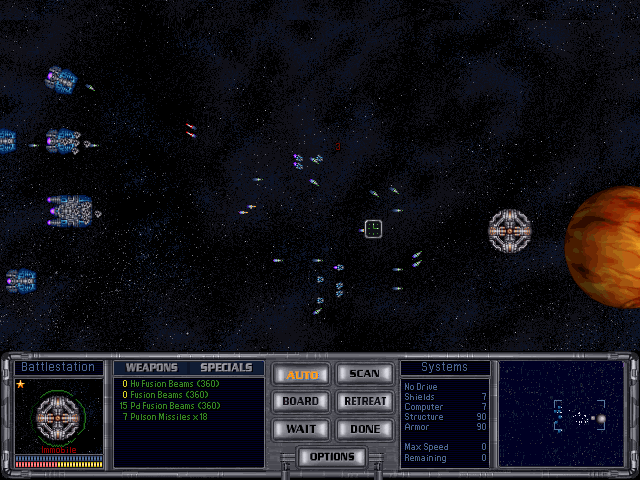Screen dimensions: 640x480
Task: Click the tactical minimap display
Action: point(561,413)
